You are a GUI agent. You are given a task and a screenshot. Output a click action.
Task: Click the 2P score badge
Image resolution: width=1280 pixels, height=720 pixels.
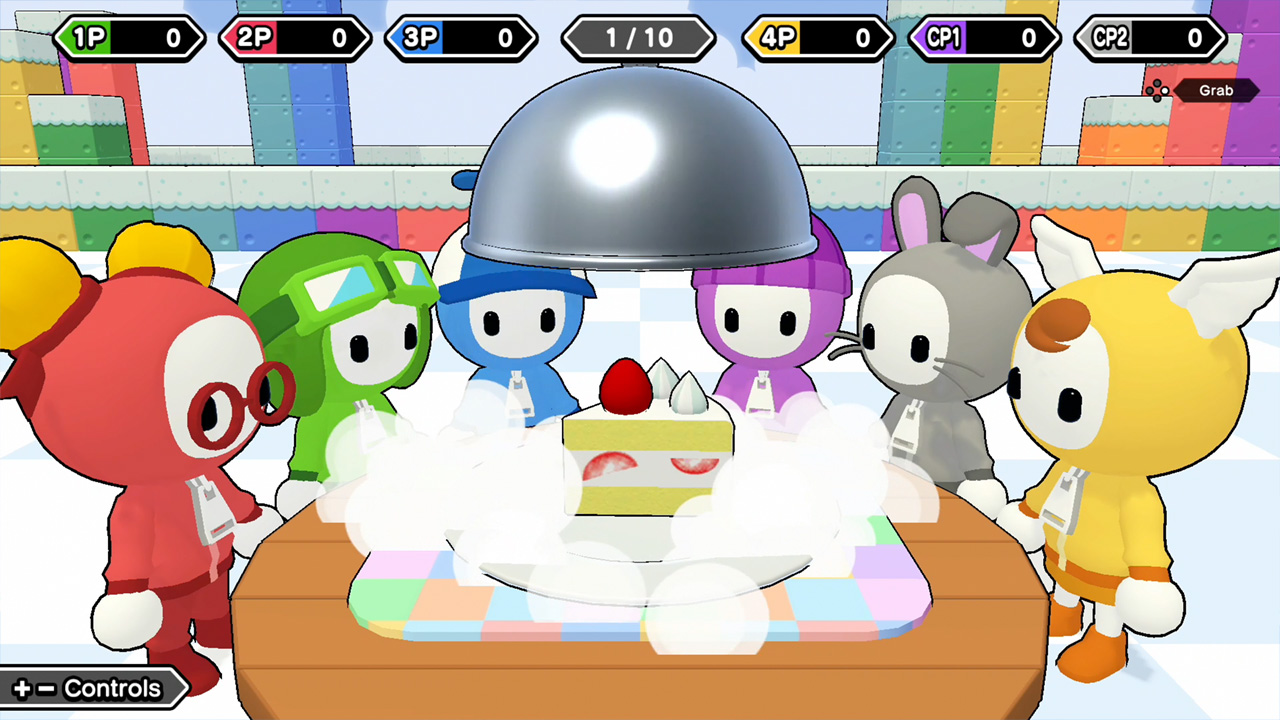click(x=295, y=38)
